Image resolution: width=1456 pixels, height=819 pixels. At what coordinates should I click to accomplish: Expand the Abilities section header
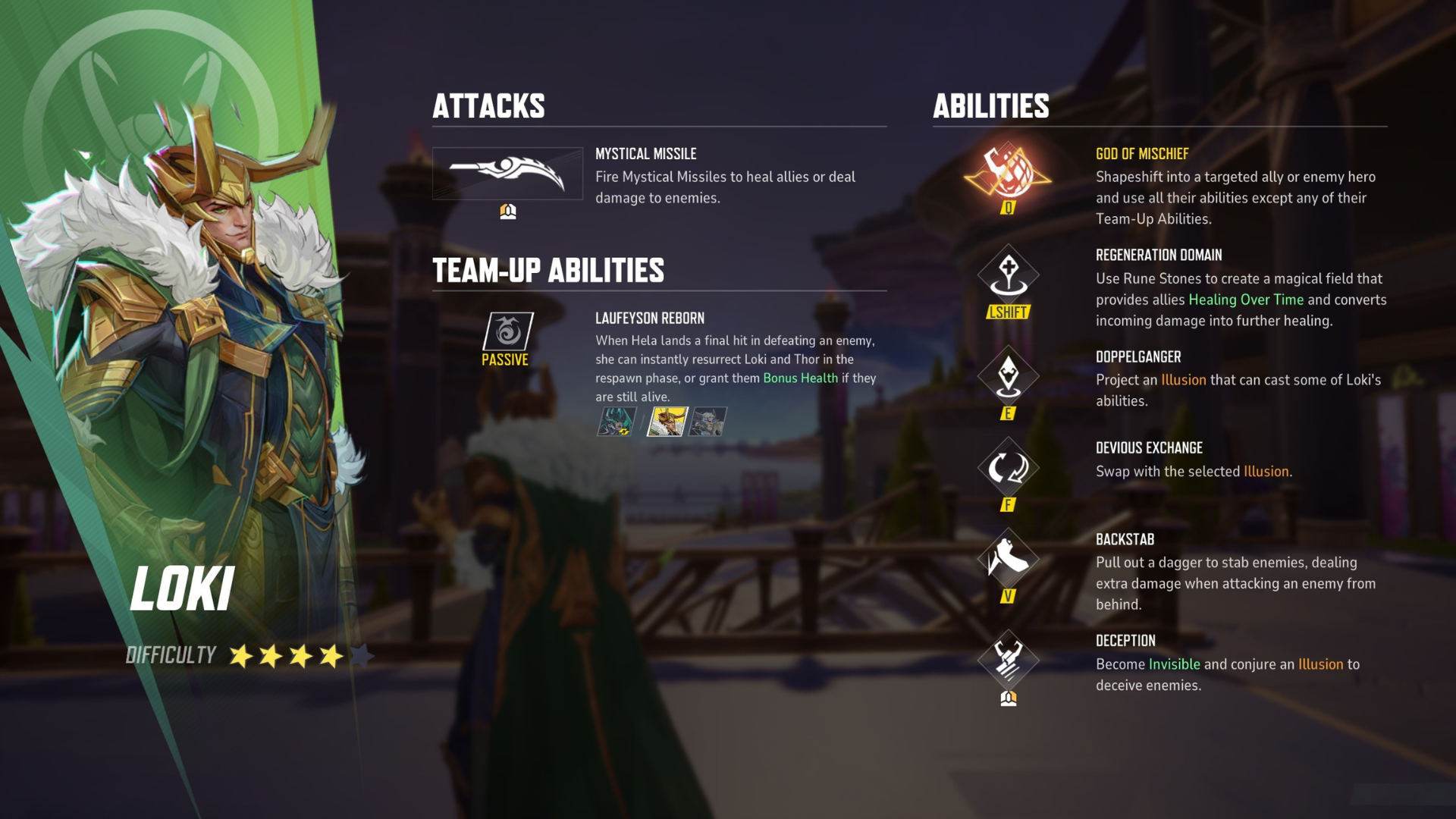(990, 106)
